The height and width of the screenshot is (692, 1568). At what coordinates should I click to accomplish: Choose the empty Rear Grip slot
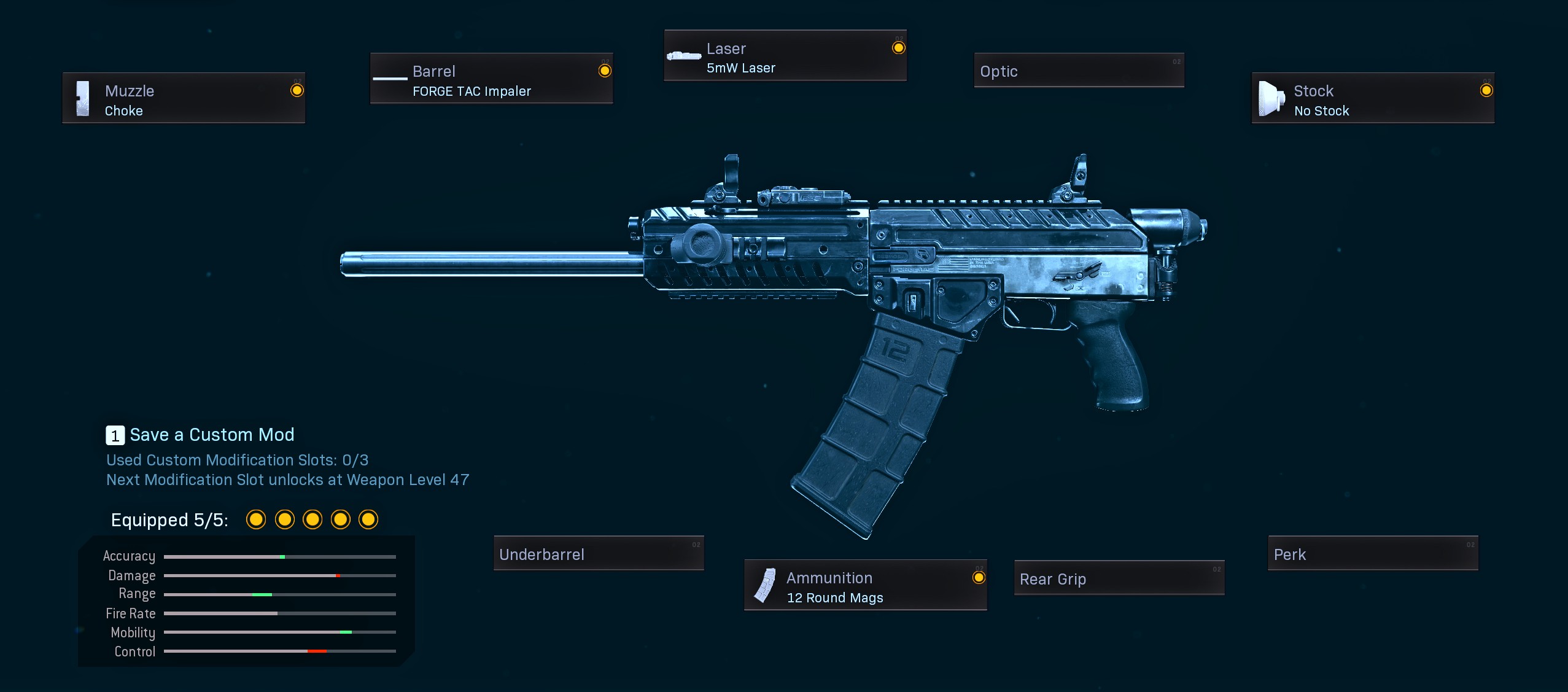1119,578
